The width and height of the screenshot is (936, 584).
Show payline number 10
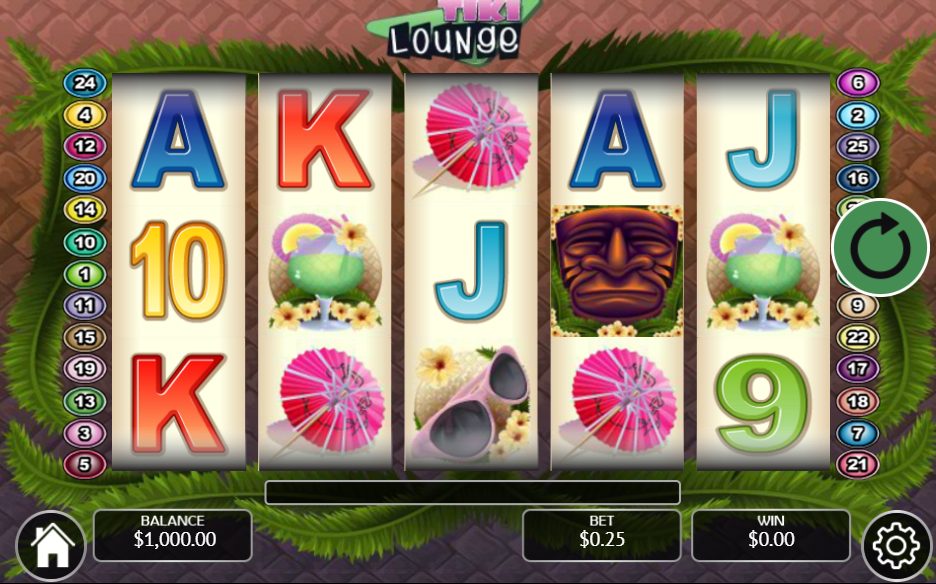(x=84, y=242)
